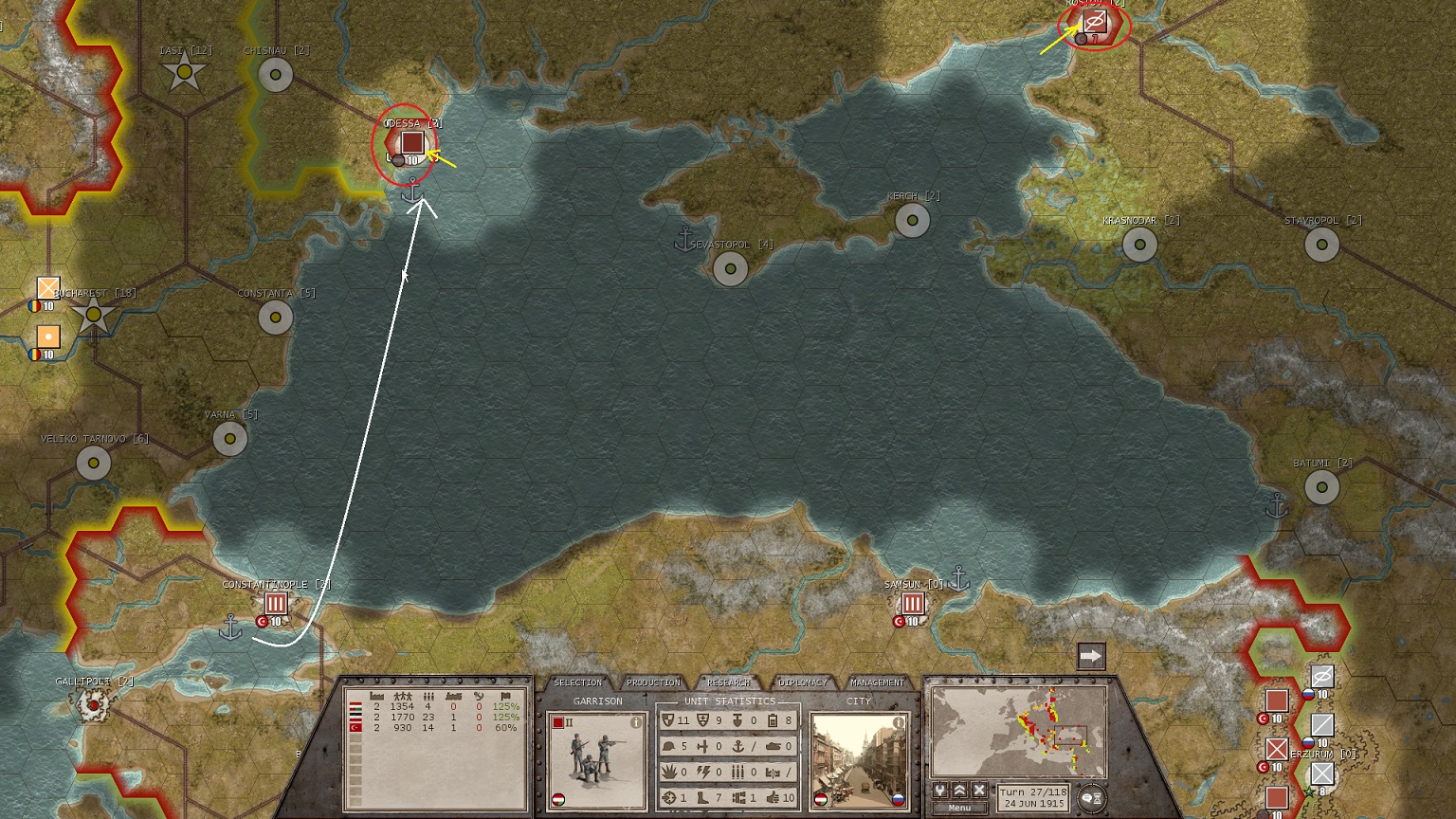Switch to the Diplomacy tab
1456x819 pixels.
803,682
